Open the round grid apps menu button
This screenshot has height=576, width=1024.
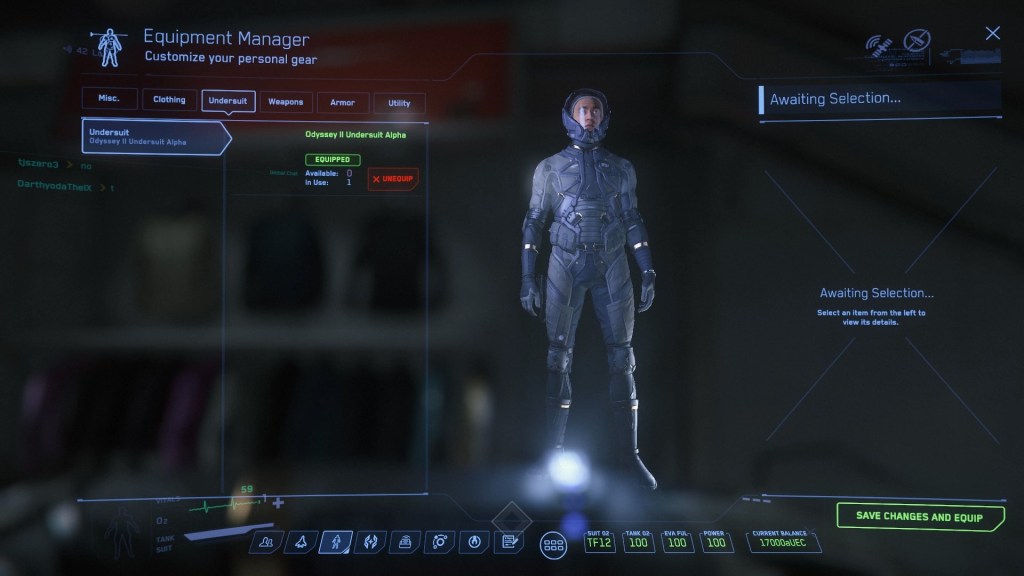(x=553, y=545)
